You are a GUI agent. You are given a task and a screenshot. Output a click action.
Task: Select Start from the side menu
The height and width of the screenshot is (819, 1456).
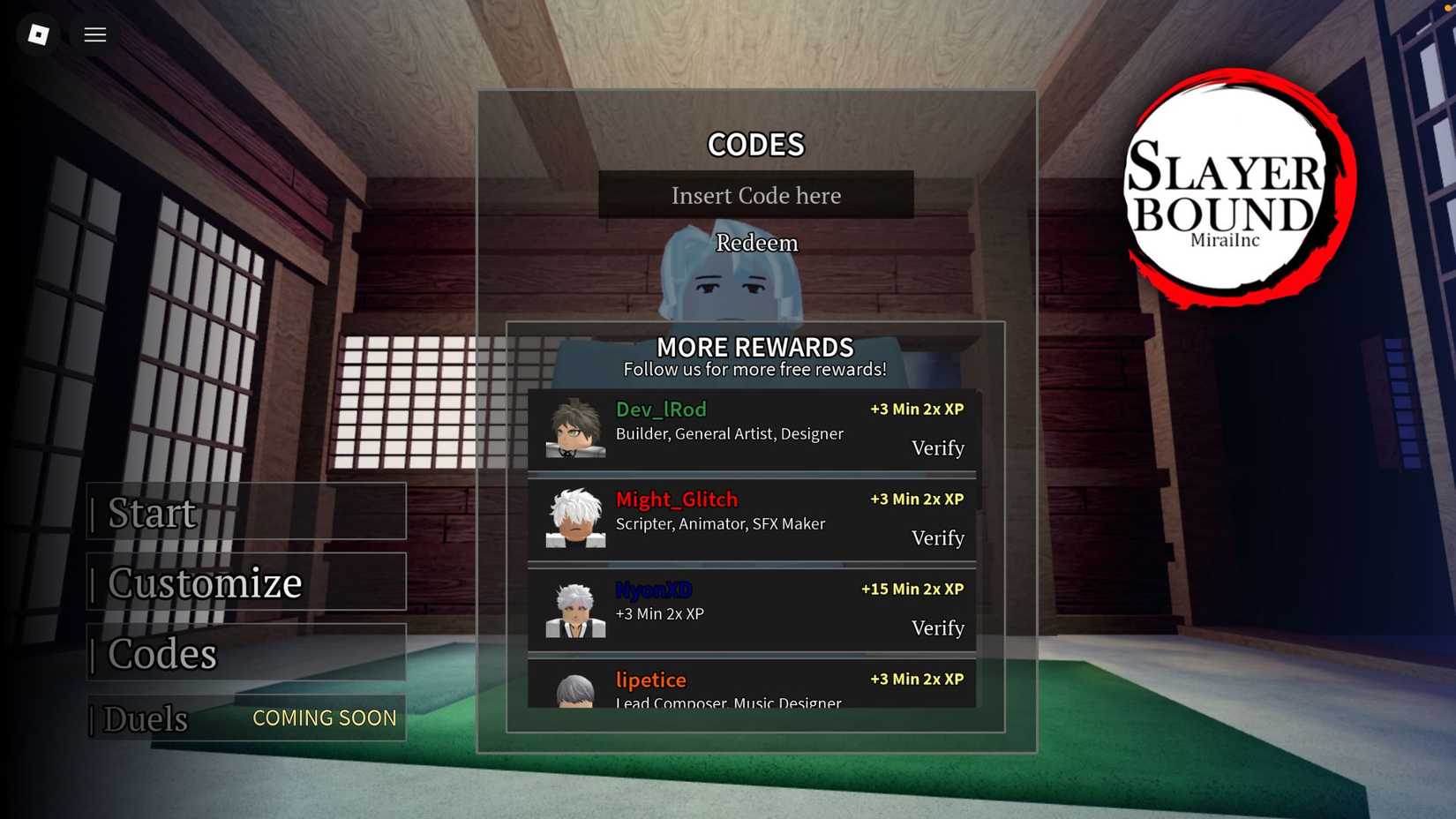point(152,513)
